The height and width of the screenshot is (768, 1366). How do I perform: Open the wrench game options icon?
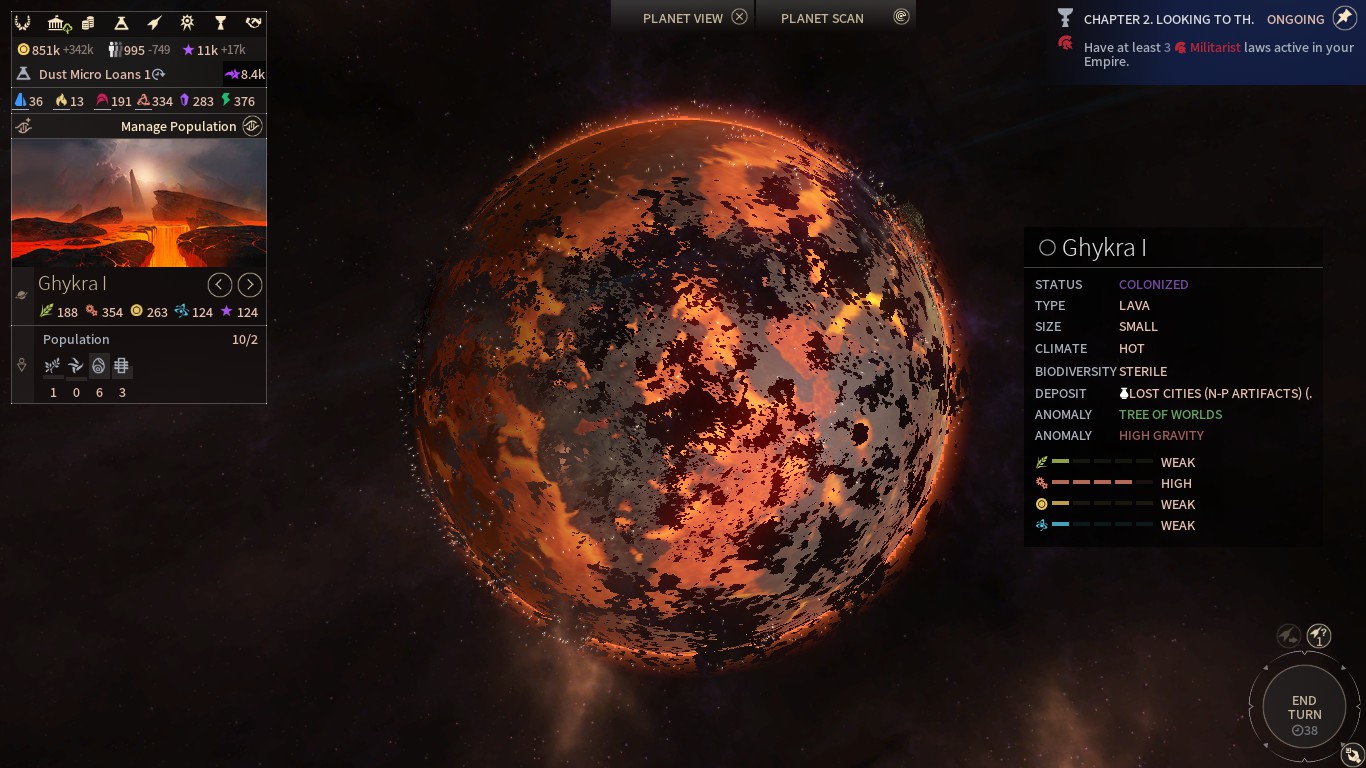[x=1353, y=755]
